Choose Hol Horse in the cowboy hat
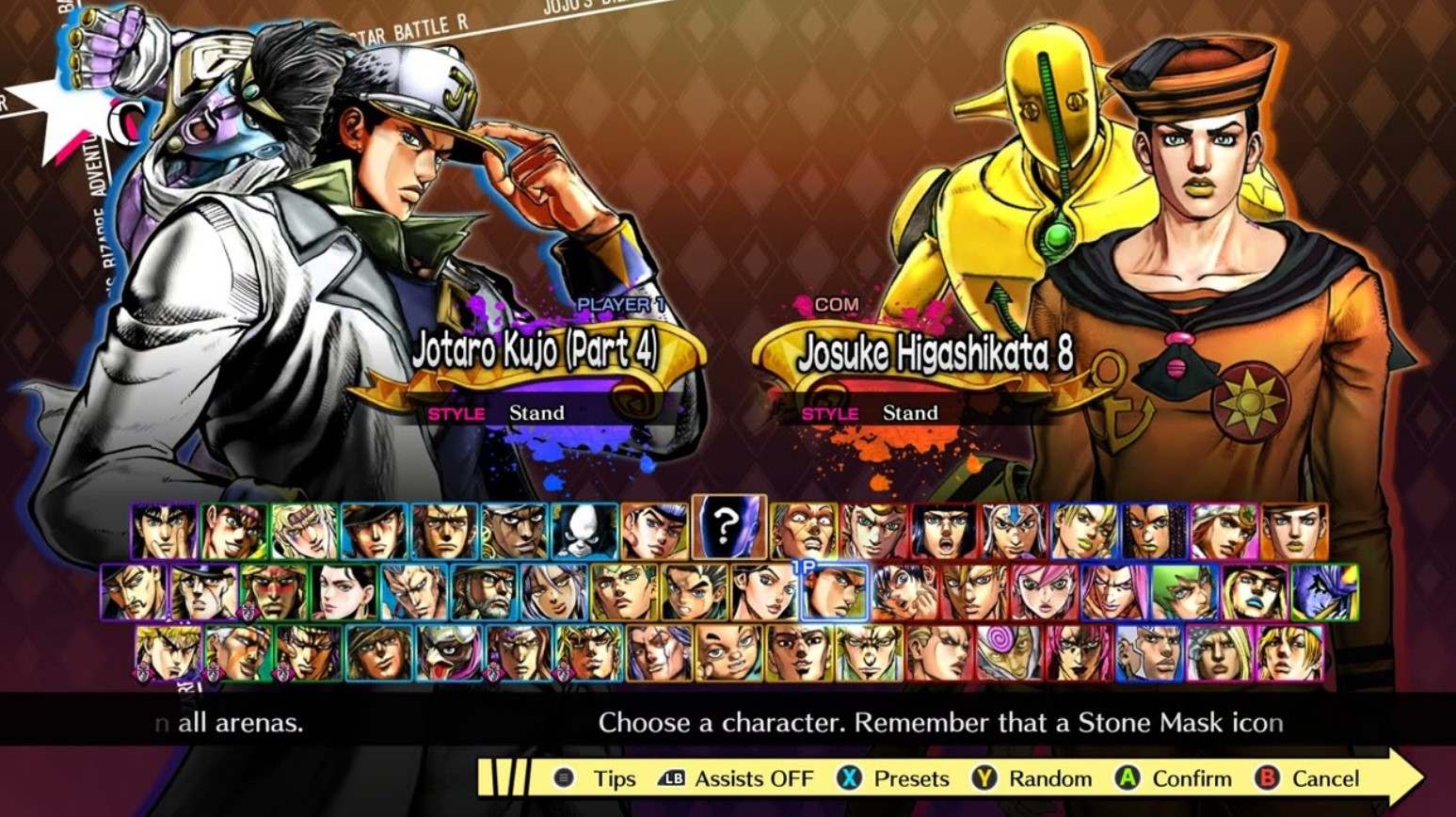Viewport: 1456px width, 817px height. 378,652
